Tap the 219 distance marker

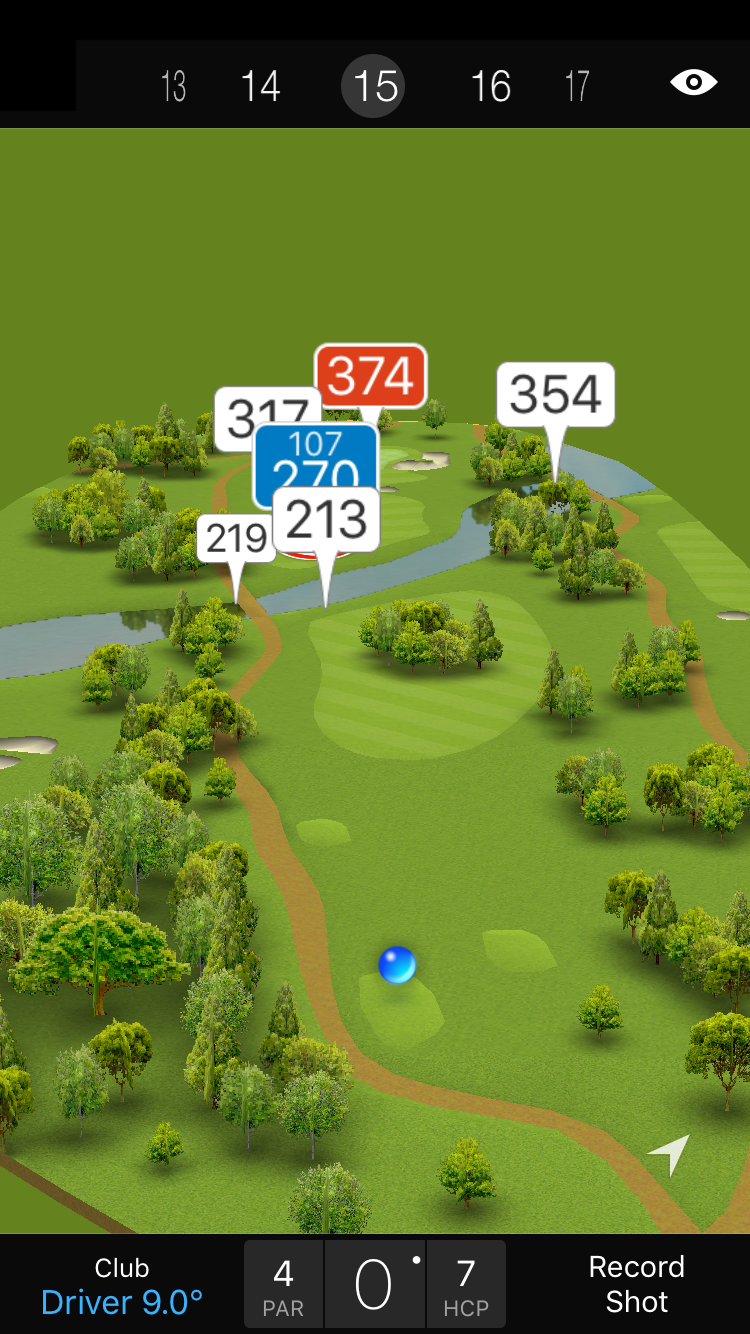point(234,539)
